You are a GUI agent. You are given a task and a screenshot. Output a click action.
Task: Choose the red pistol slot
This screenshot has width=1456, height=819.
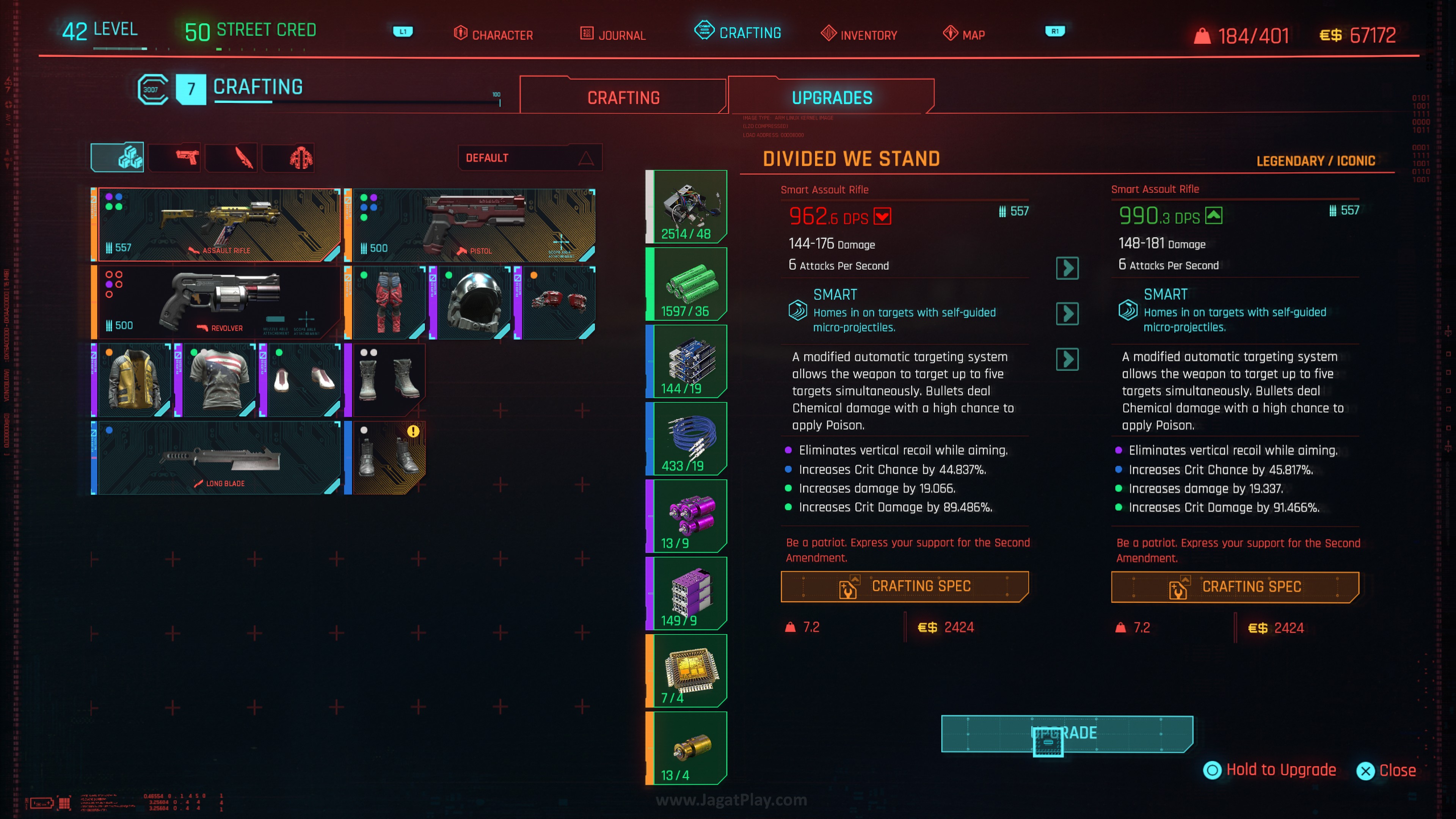pos(472,225)
